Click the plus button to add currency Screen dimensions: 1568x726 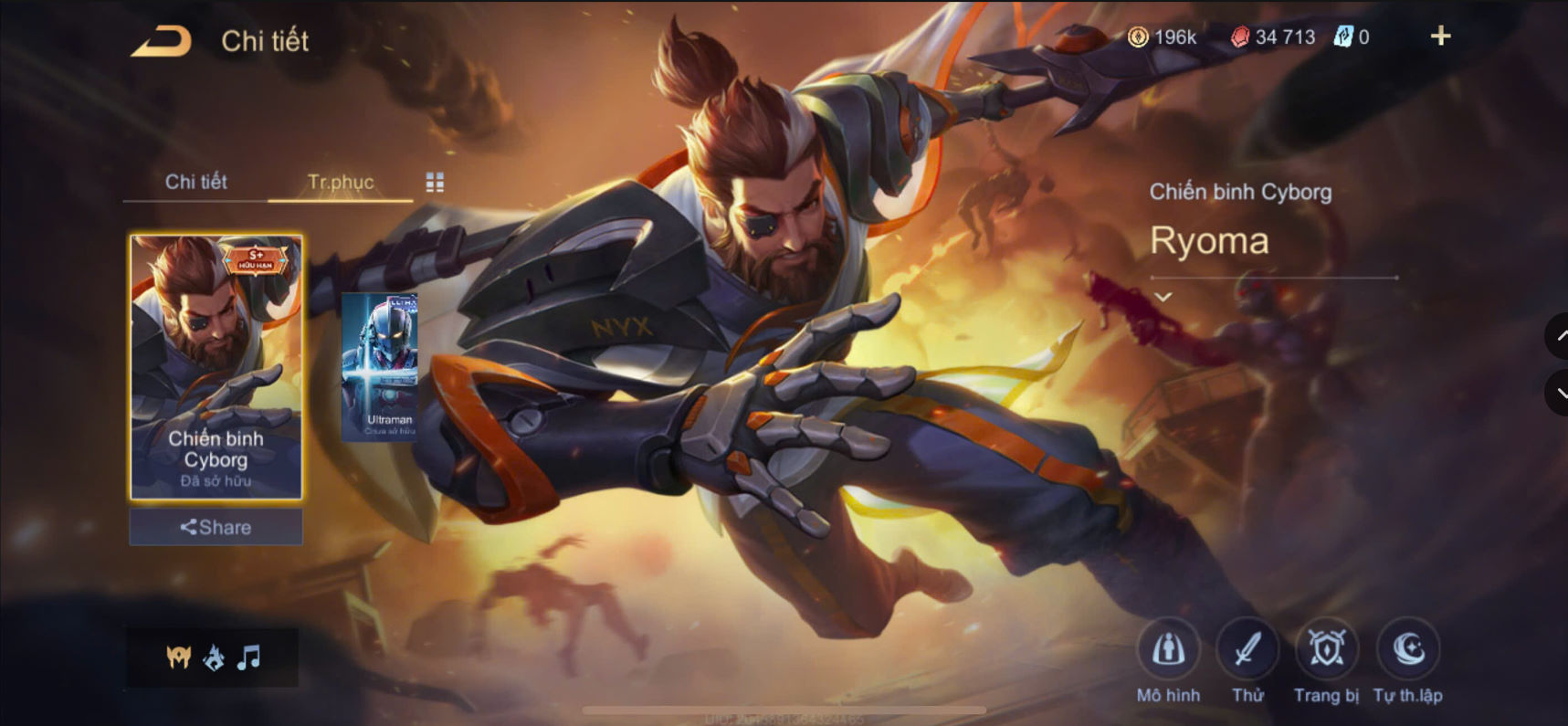[1441, 37]
